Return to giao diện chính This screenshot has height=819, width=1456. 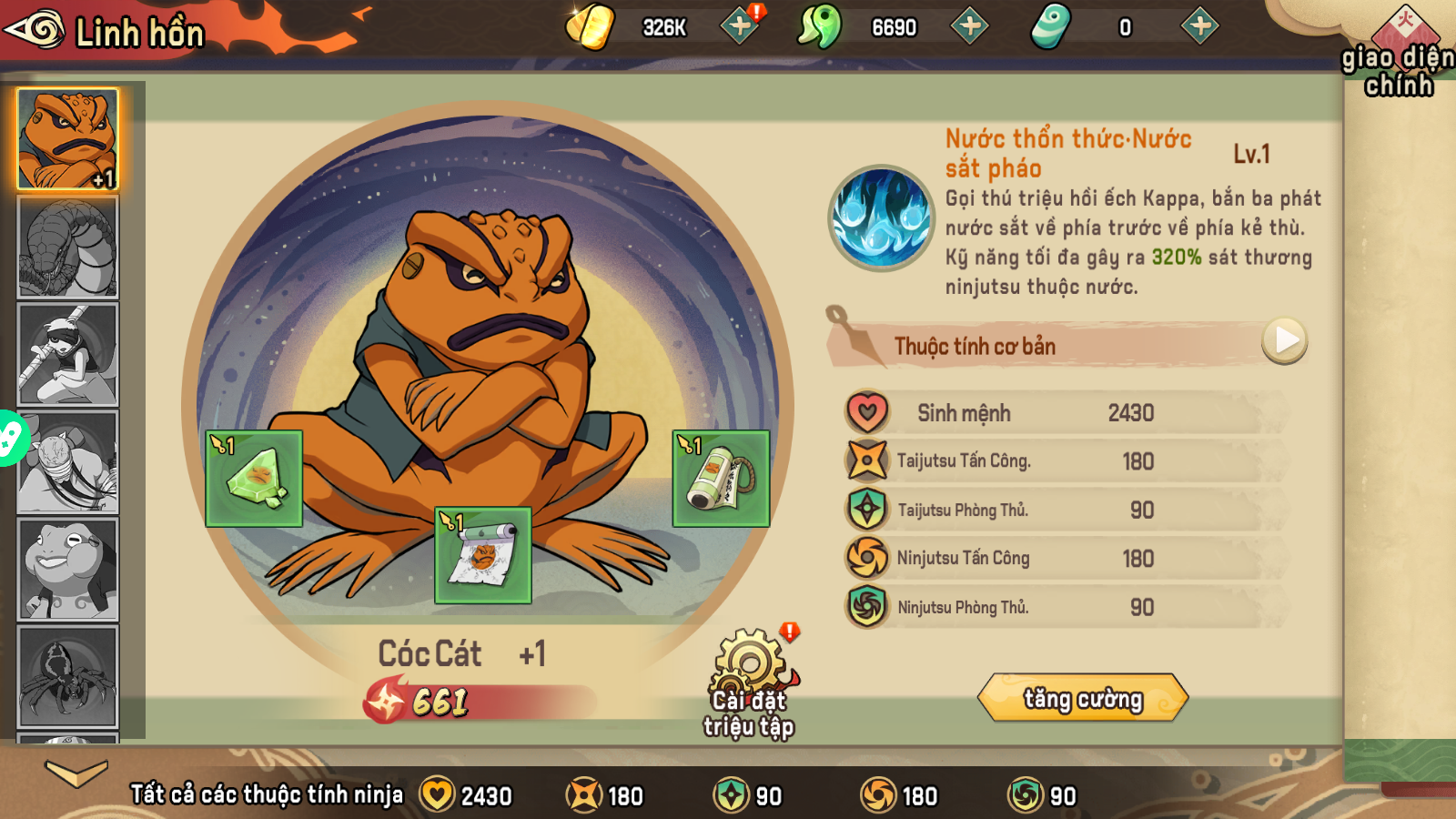1398,55
